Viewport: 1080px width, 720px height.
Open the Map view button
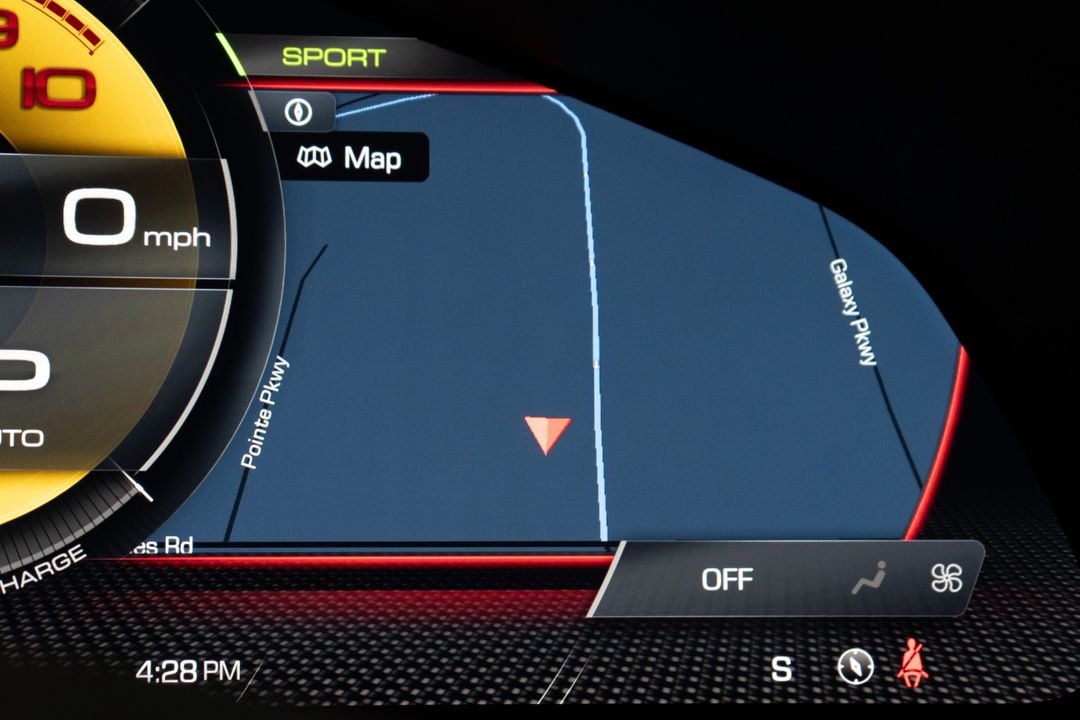click(x=352, y=158)
